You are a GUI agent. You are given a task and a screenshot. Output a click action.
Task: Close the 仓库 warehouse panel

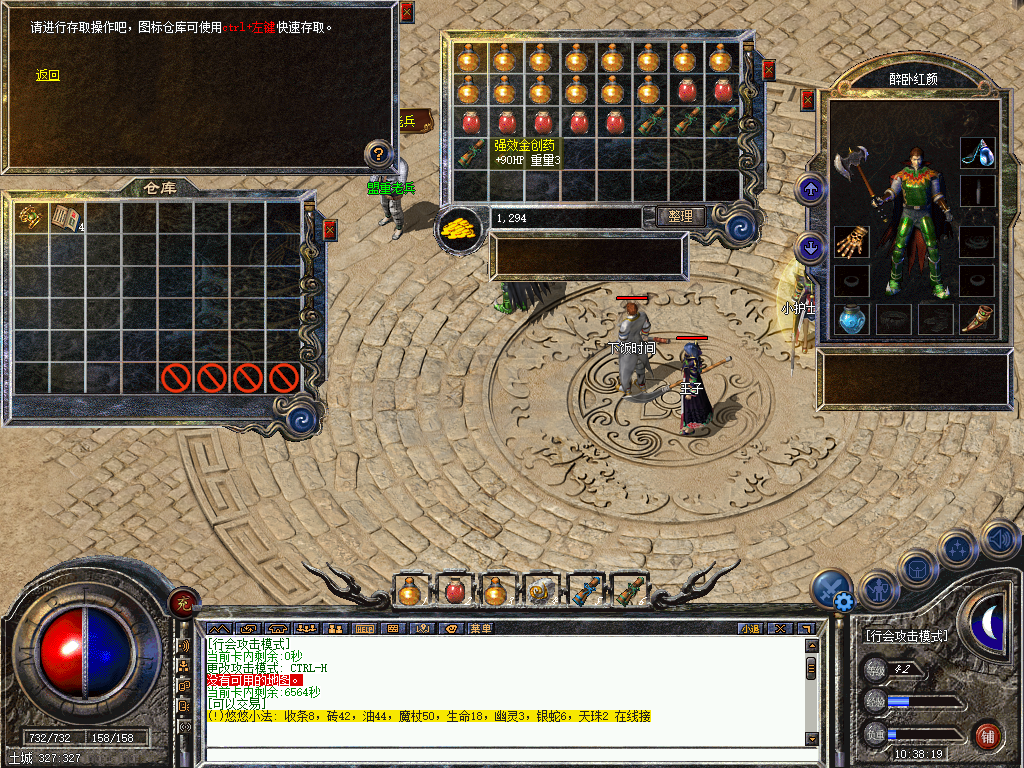[330, 230]
